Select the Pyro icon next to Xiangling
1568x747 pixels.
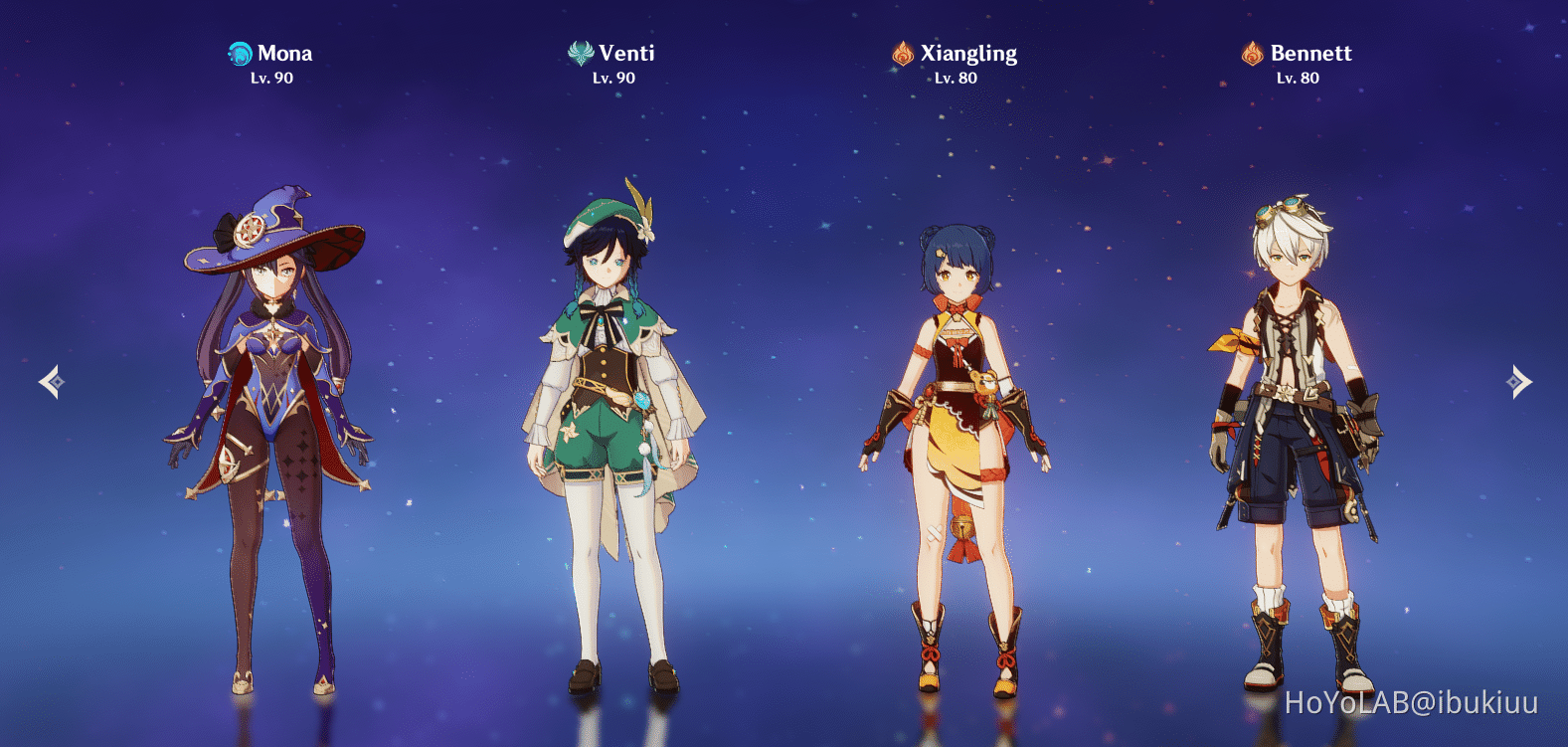[x=903, y=54]
